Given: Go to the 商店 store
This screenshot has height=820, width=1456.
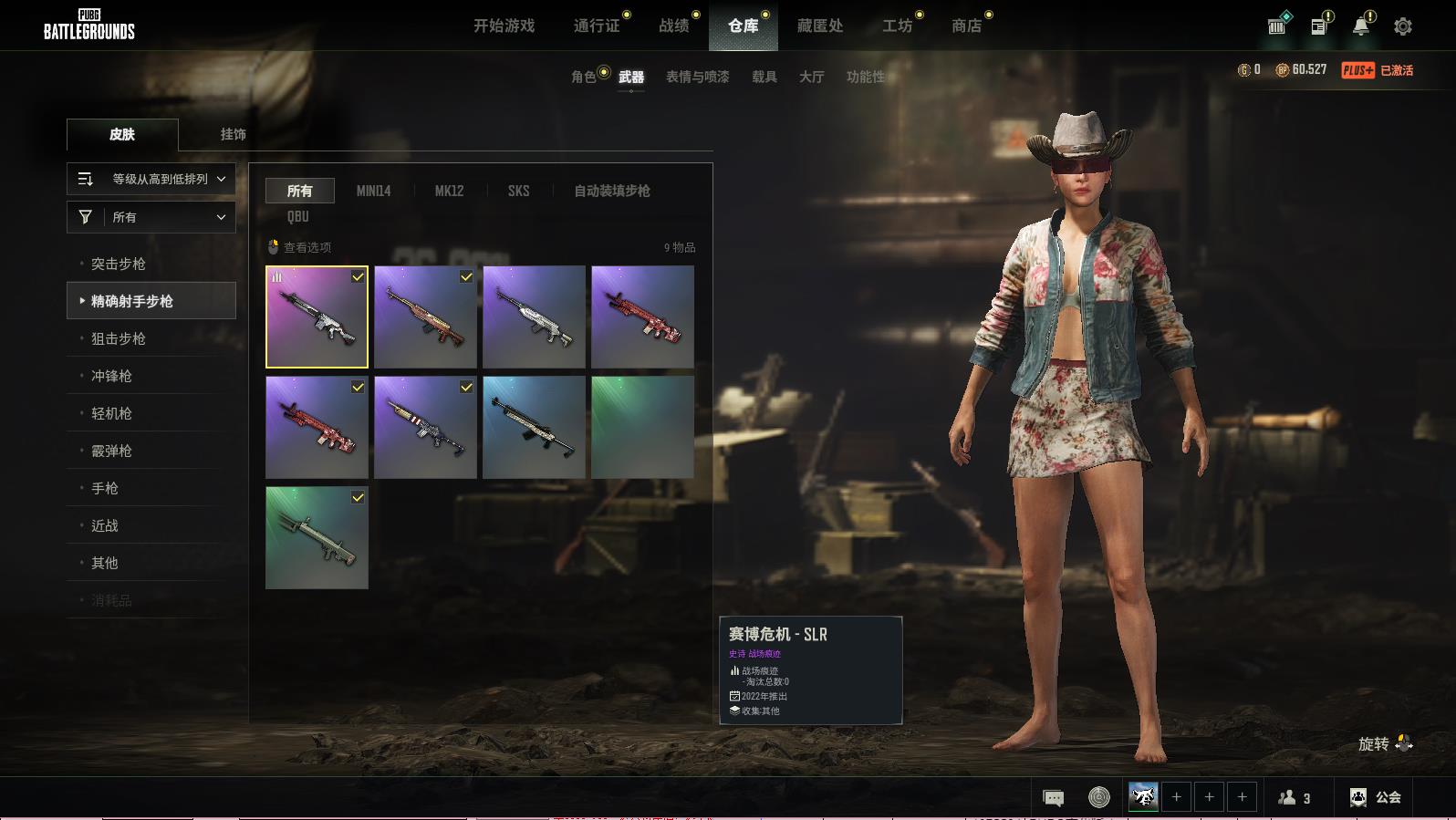Looking at the screenshot, I should point(966,26).
